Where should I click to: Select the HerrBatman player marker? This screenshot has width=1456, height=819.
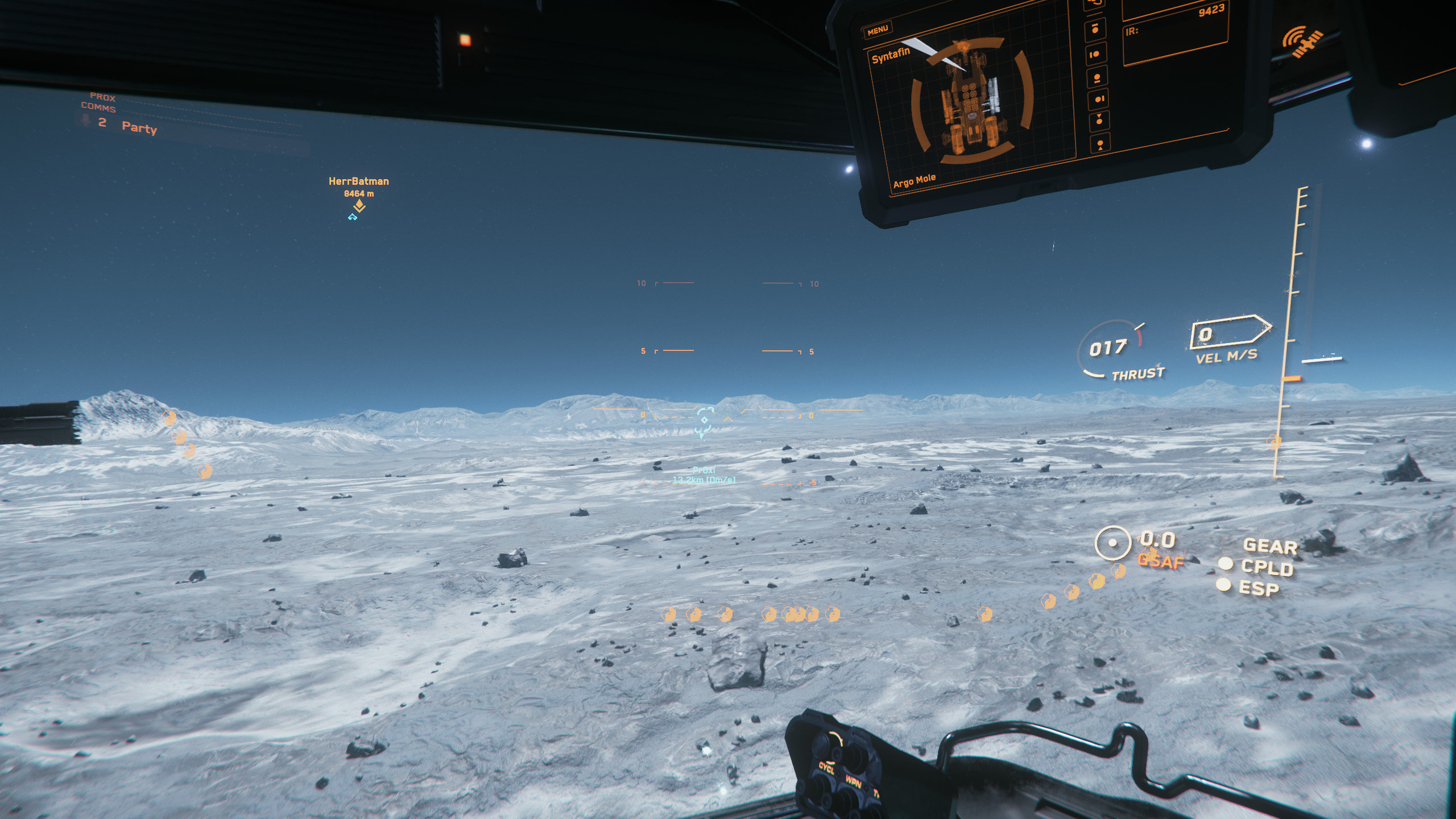pyautogui.click(x=359, y=206)
